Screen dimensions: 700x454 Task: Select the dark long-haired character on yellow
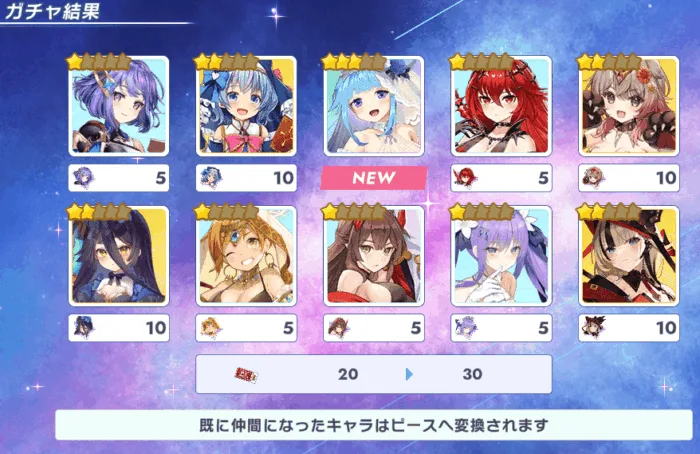point(119,256)
